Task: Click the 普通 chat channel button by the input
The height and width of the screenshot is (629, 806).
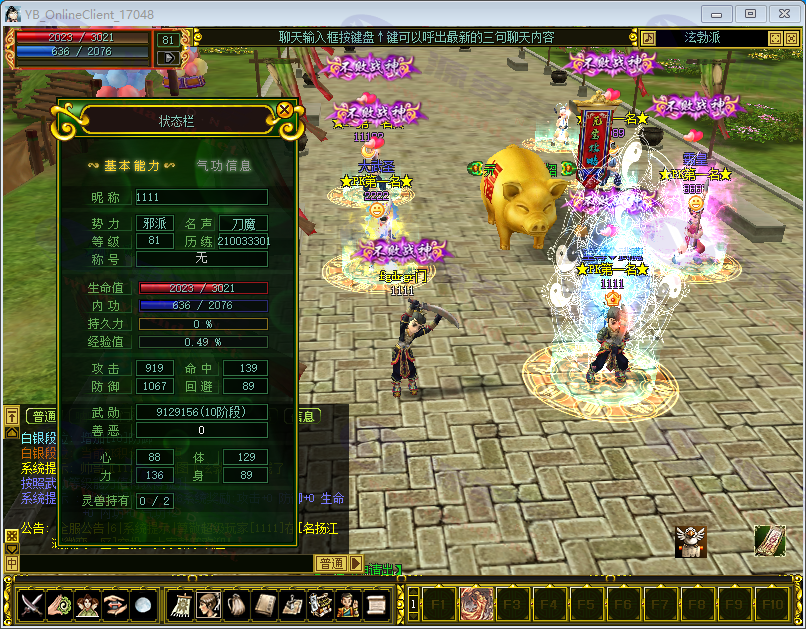Action: tap(331, 564)
